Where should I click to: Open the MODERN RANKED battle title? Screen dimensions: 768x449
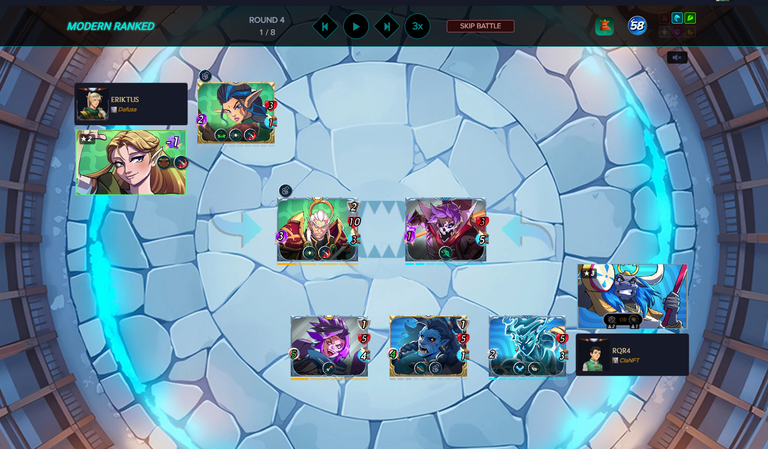click(x=111, y=26)
